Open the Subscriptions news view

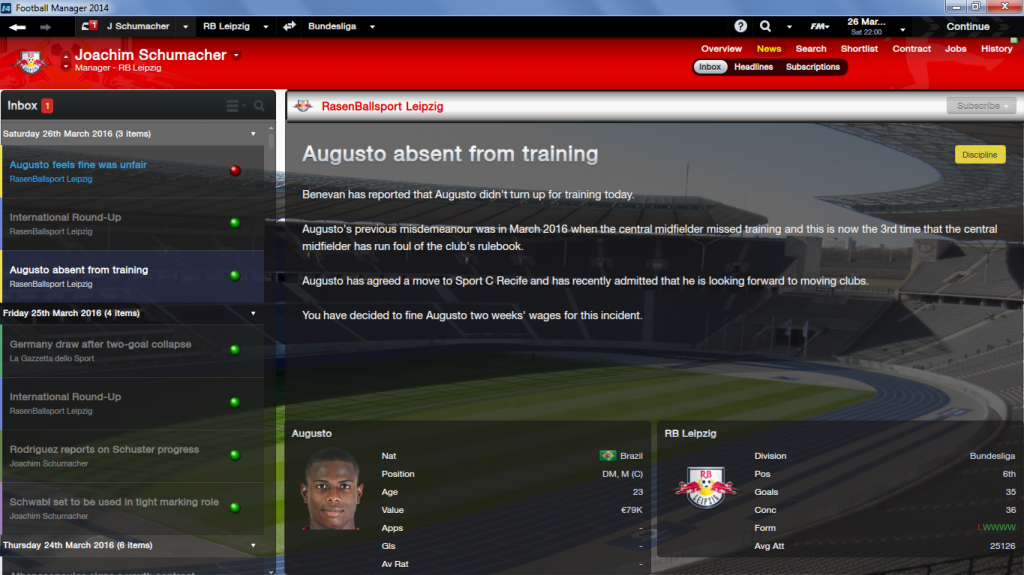click(x=812, y=67)
